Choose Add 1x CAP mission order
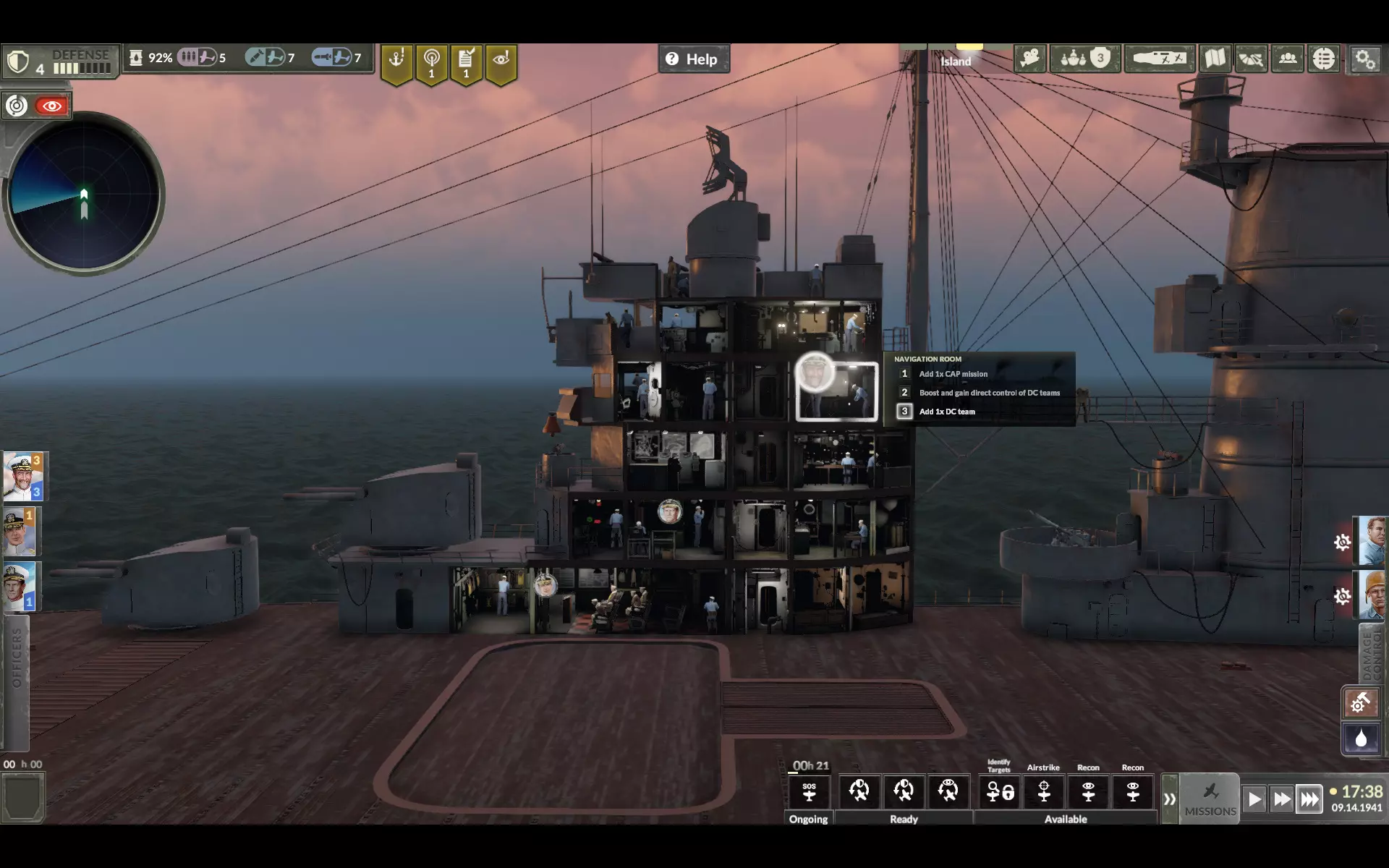The width and height of the screenshot is (1389, 868). (x=952, y=374)
